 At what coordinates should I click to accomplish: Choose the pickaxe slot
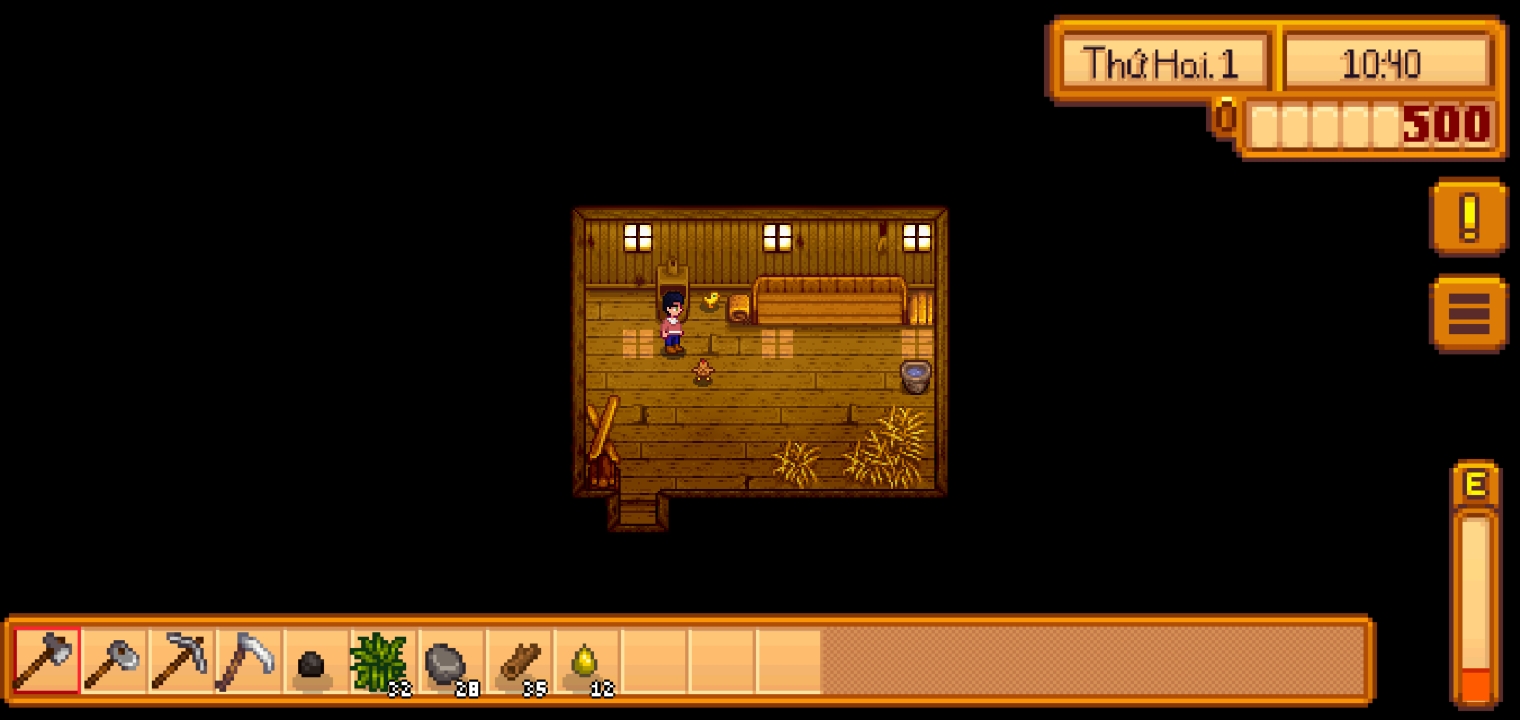pyautogui.click(x=181, y=660)
